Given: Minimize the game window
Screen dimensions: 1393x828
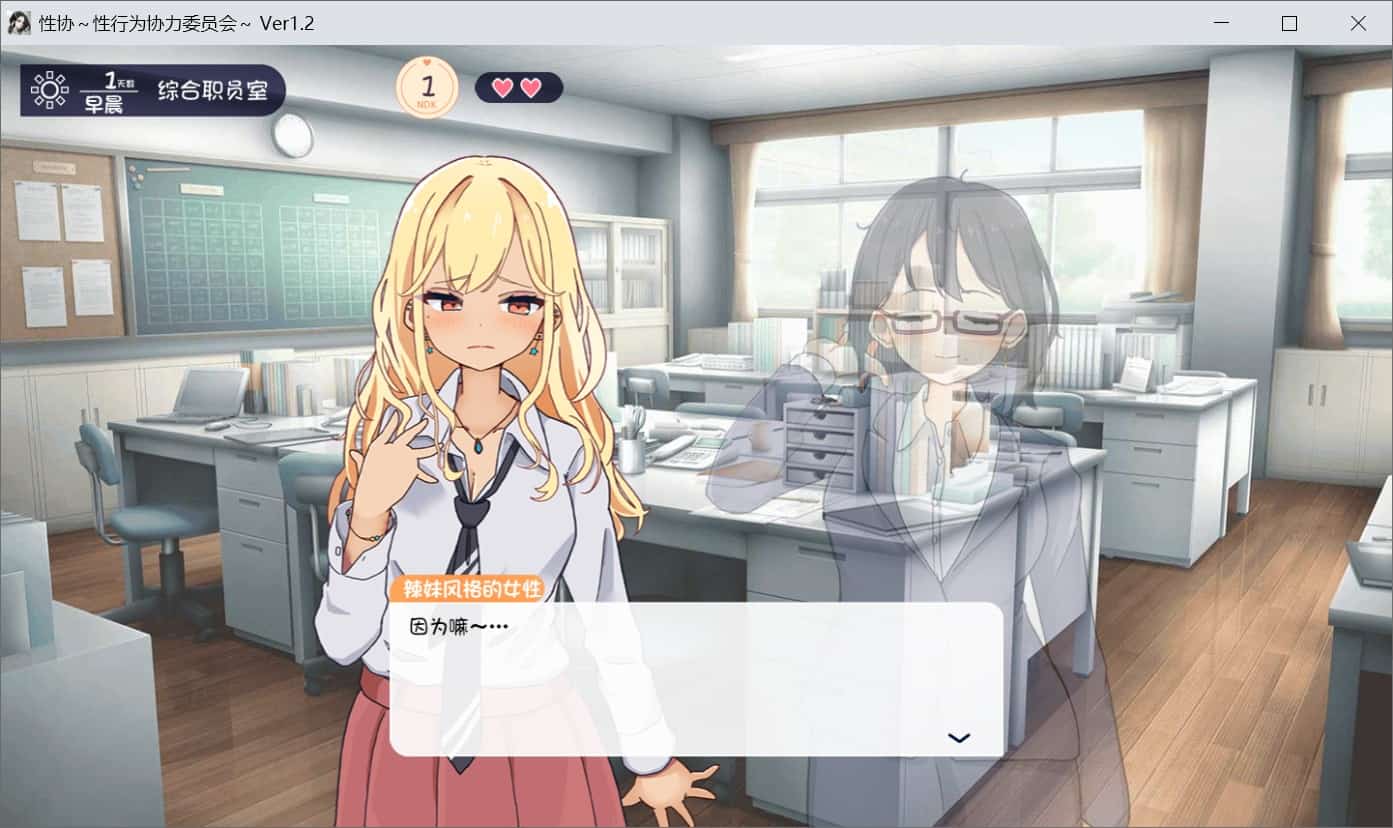Looking at the screenshot, I should [x=1221, y=23].
